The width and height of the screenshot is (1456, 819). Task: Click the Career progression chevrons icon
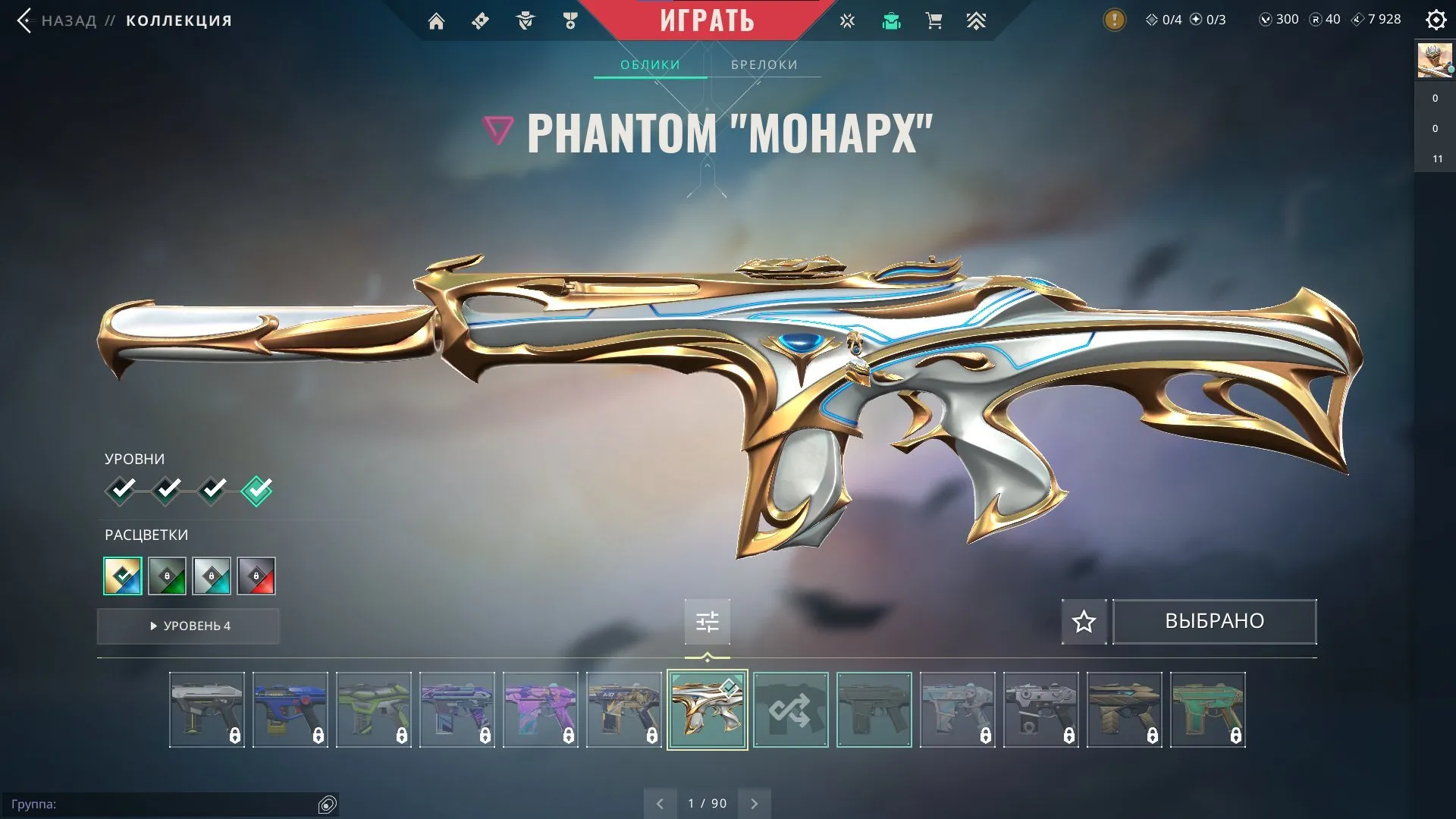pyautogui.click(x=976, y=20)
